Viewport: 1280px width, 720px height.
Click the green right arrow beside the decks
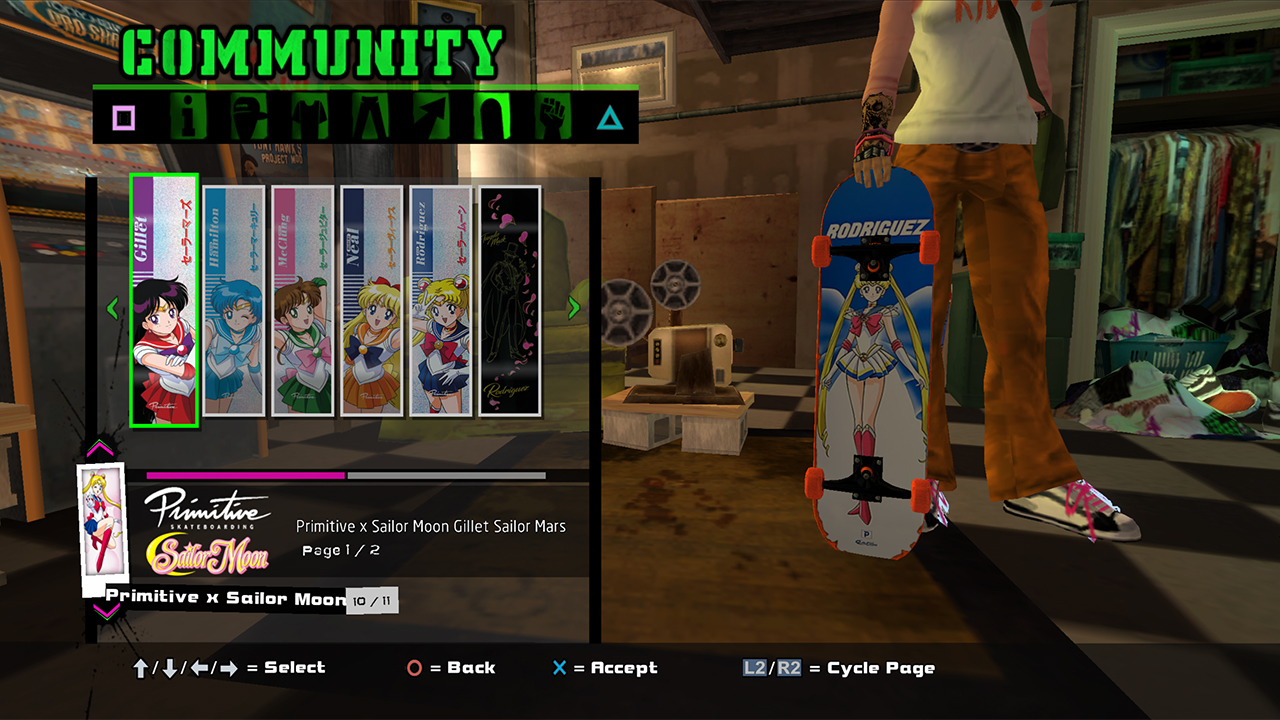574,308
